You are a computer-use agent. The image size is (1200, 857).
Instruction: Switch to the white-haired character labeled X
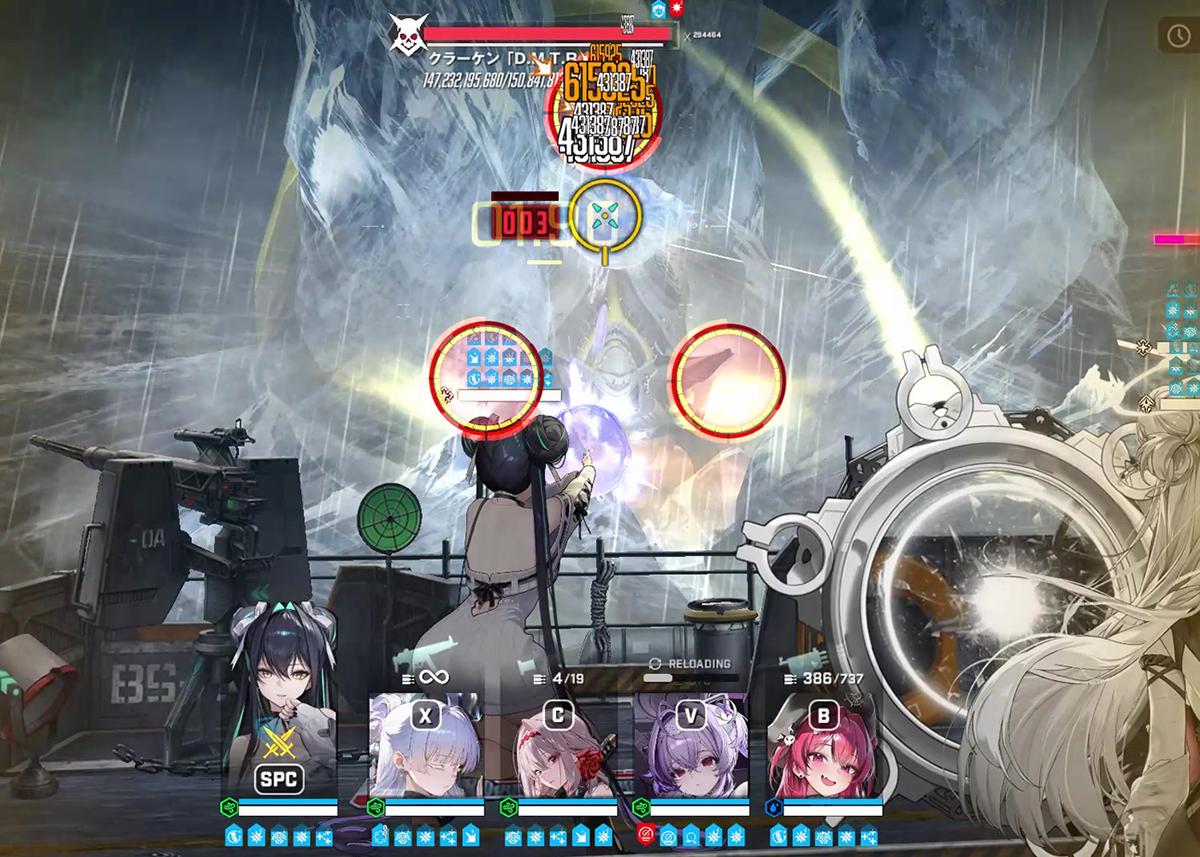pyautogui.click(x=427, y=747)
